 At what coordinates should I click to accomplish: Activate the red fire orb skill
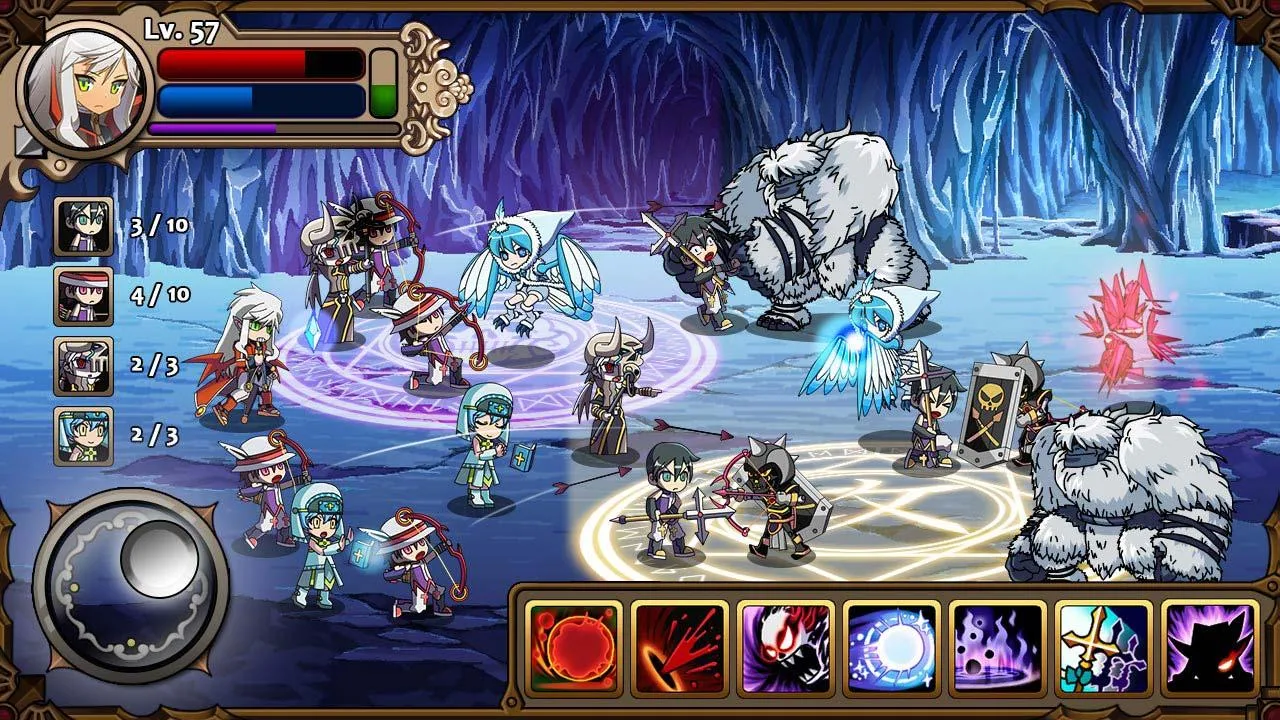coord(573,647)
